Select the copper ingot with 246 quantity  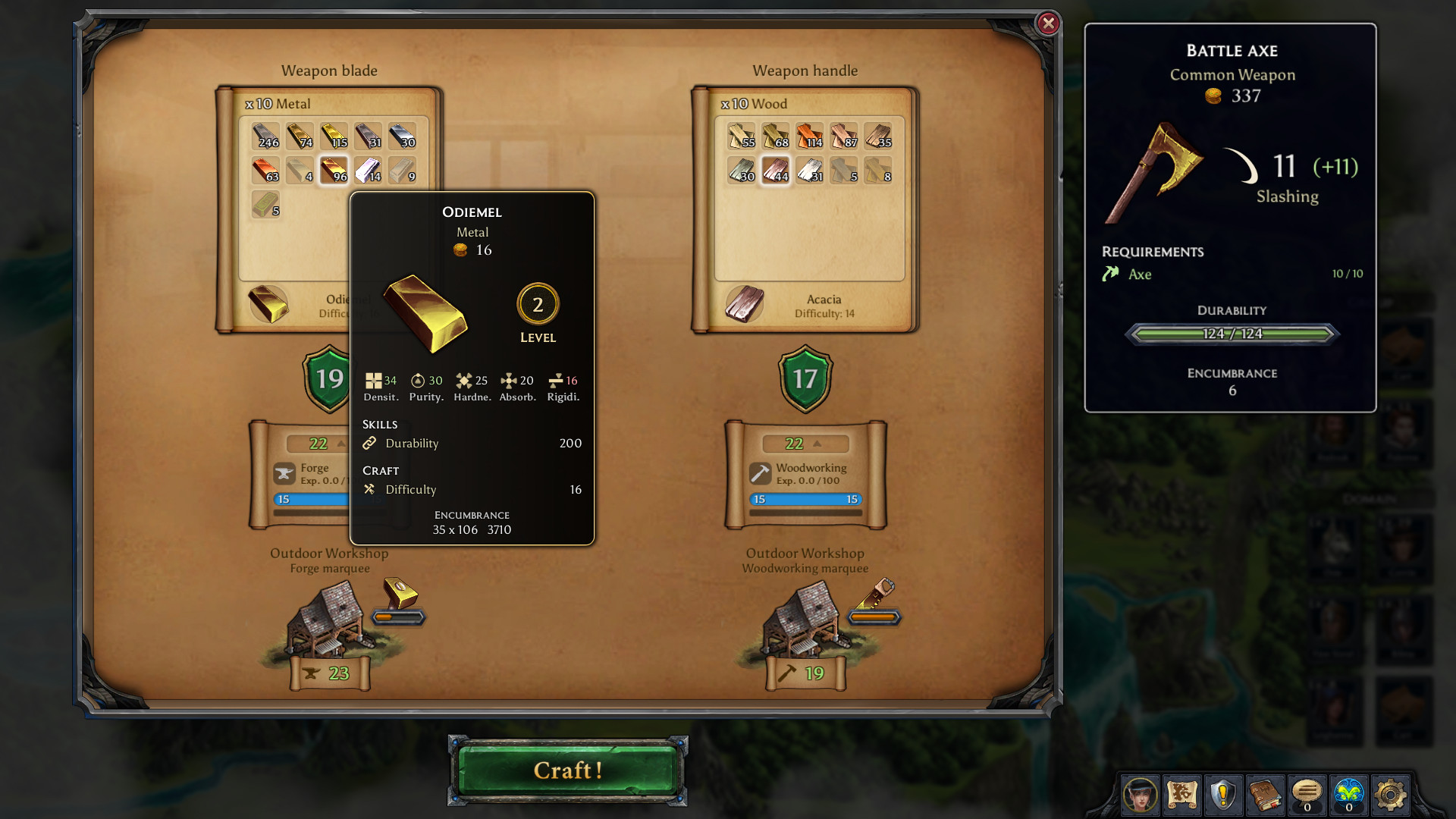[265, 136]
